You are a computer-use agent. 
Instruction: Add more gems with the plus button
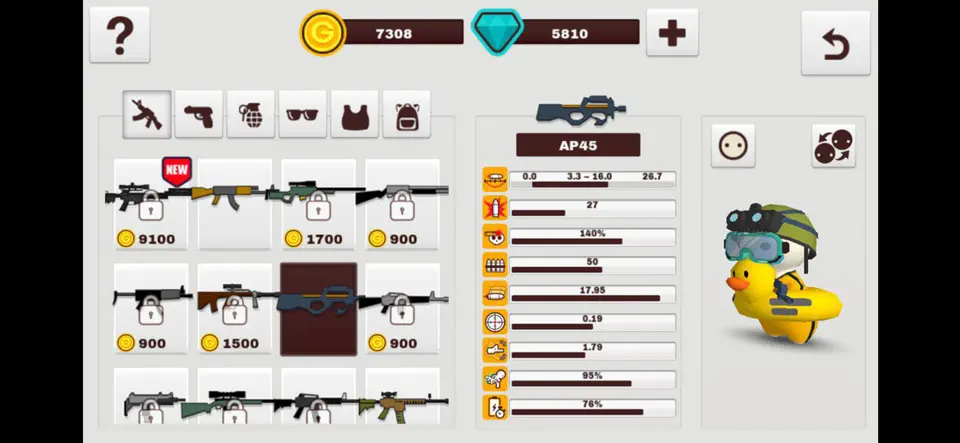click(672, 33)
